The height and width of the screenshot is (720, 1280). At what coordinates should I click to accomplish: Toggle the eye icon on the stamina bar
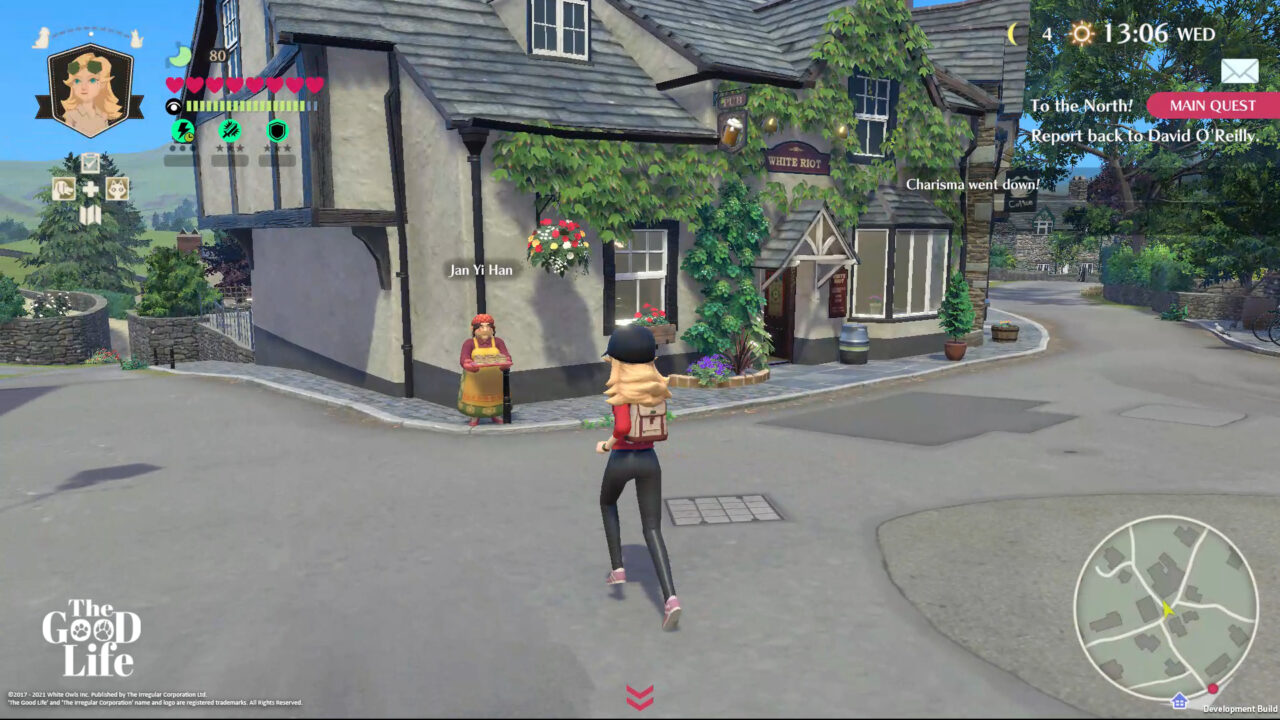175,105
